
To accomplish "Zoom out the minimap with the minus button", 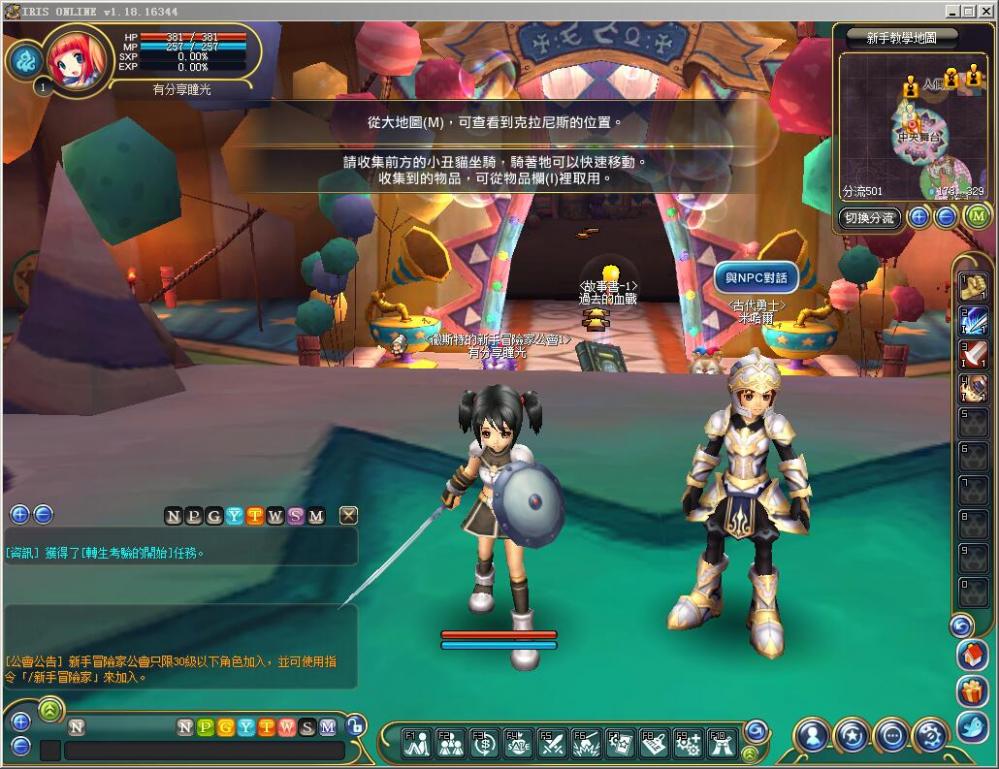I will [x=946, y=217].
